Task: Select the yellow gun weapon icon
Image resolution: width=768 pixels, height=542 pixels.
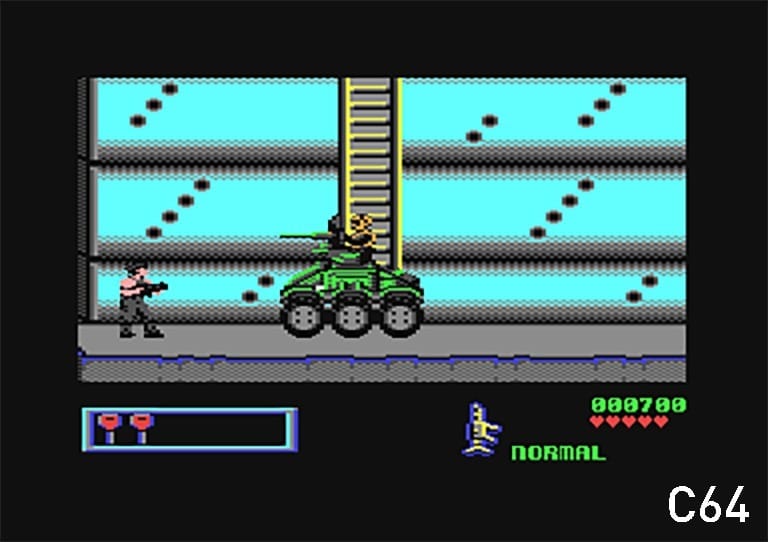Action: pyautogui.click(x=482, y=430)
